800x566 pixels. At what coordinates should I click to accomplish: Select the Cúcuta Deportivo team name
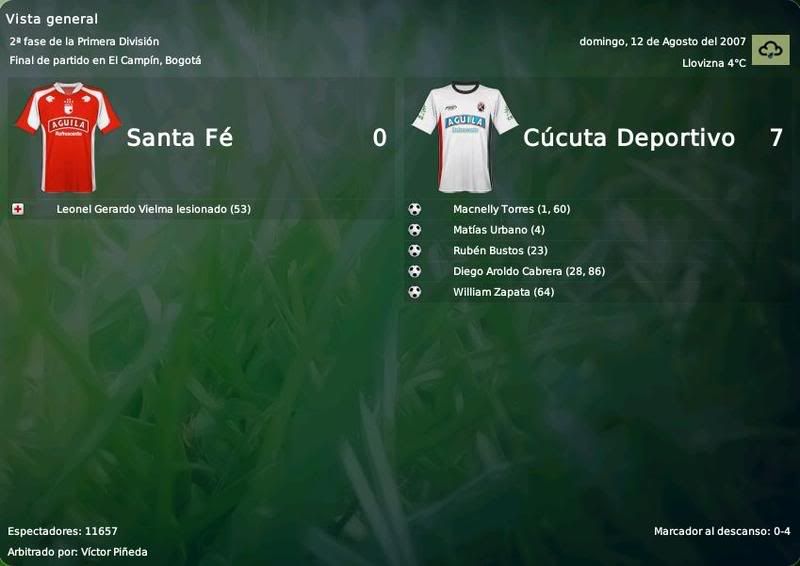[x=628, y=138]
